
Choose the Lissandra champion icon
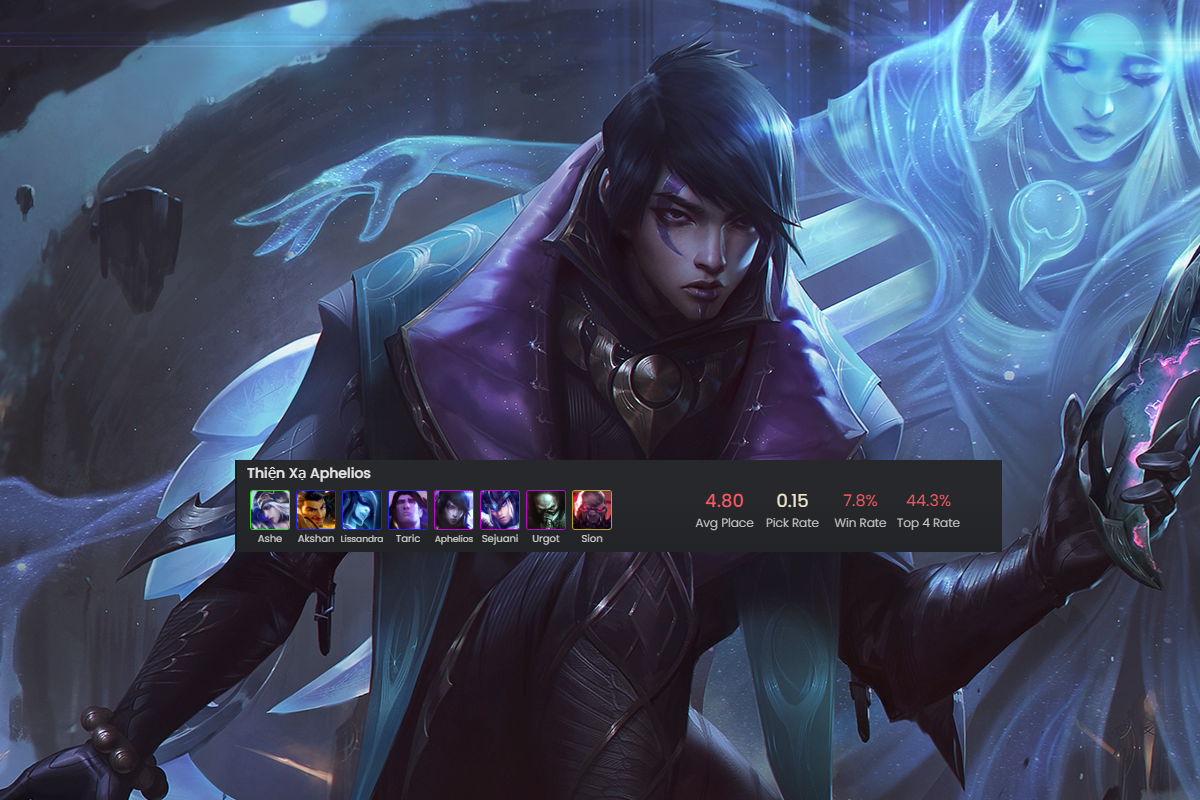pyautogui.click(x=362, y=510)
